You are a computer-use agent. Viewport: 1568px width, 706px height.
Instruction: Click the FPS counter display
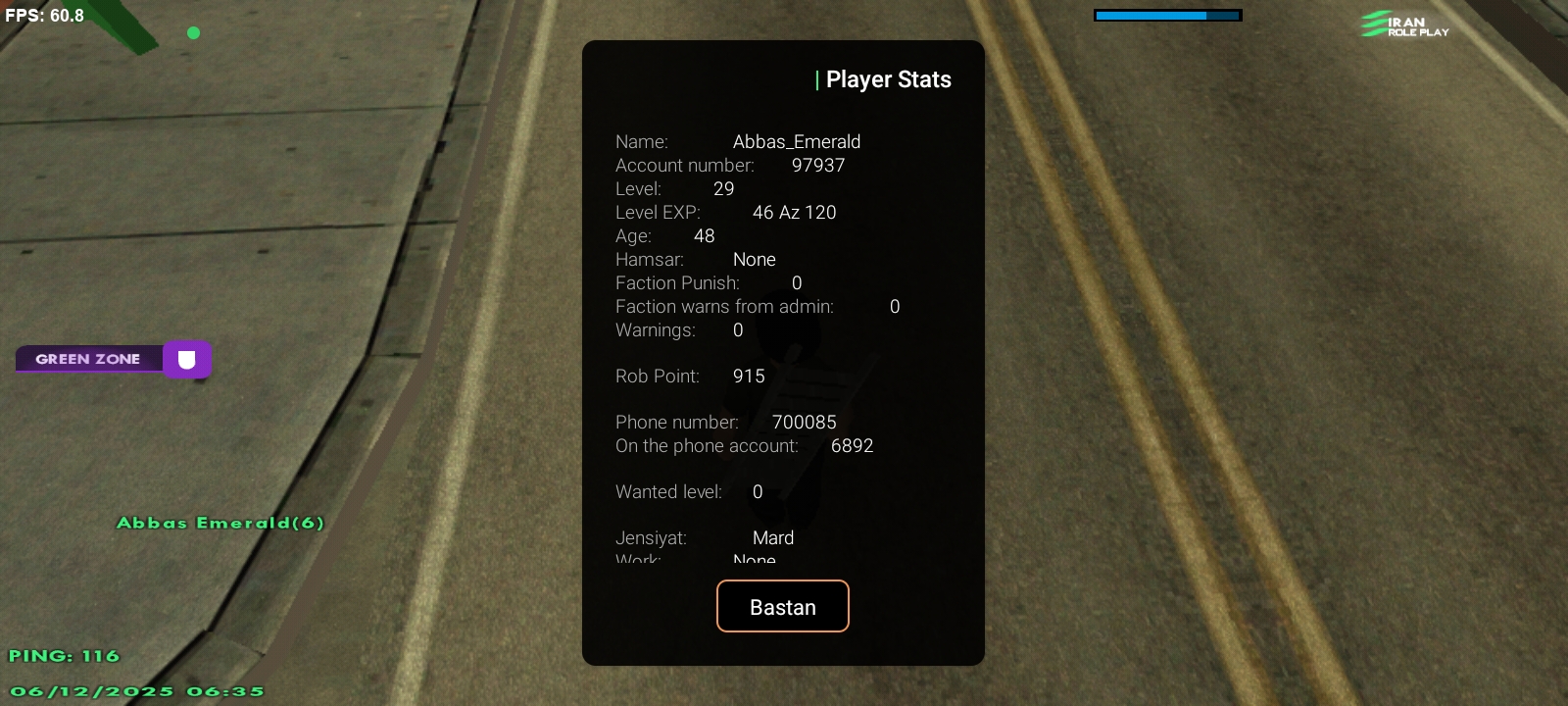42,15
